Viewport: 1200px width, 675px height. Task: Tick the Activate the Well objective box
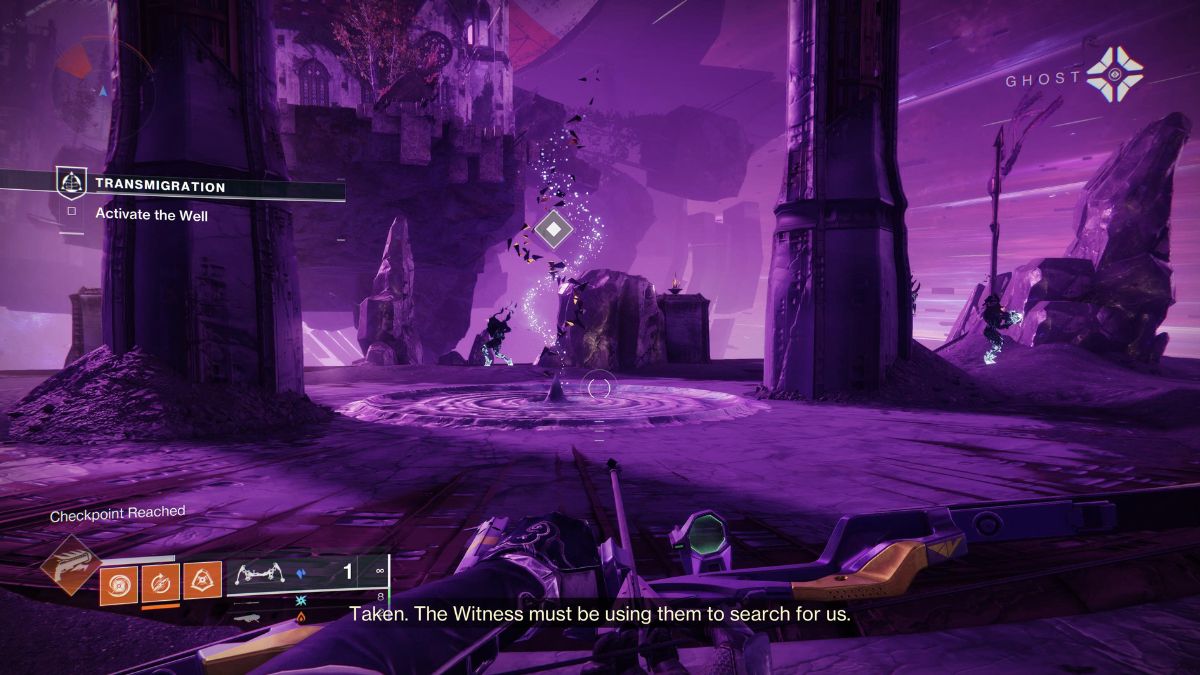point(70,213)
